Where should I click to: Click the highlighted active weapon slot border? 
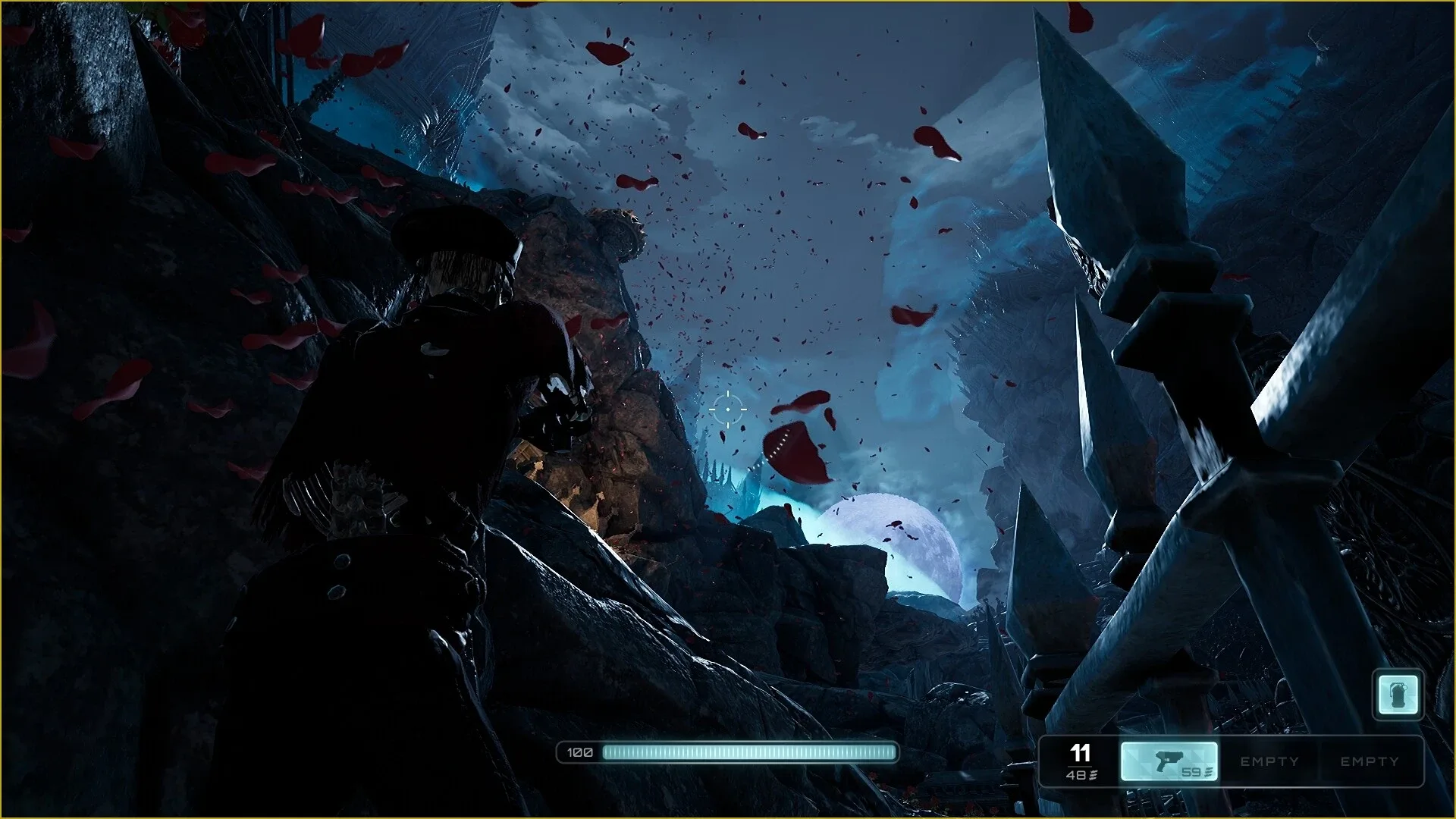coord(1170,741)
